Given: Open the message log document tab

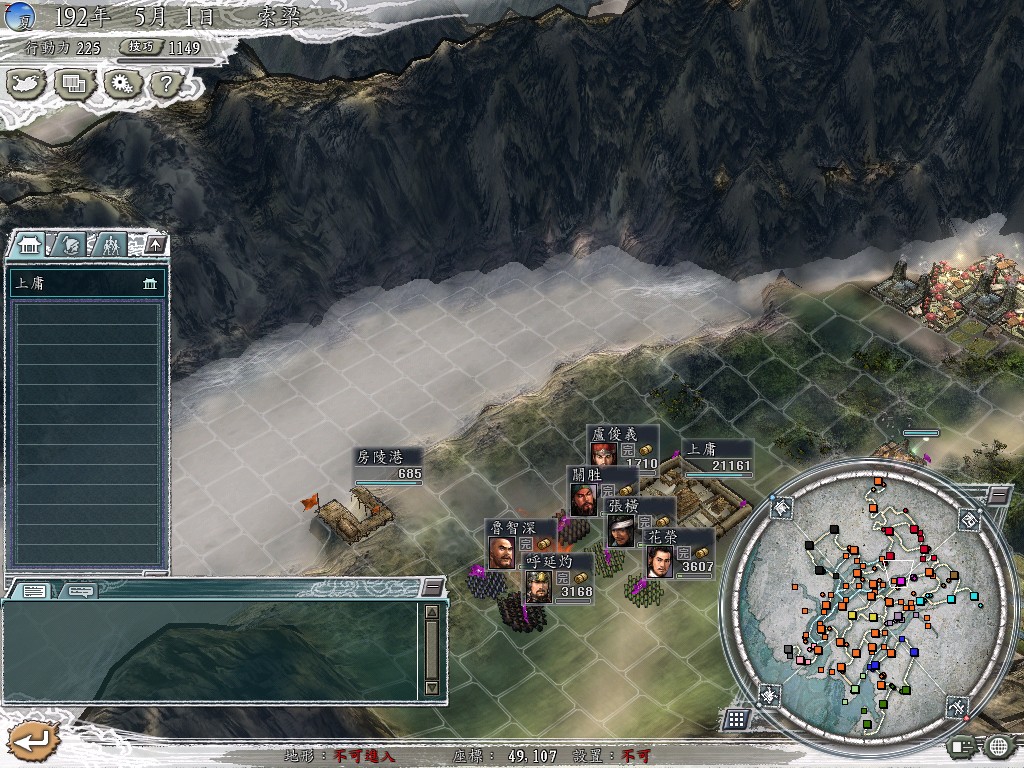Looking at the screenshot, I should pos(33,590).
